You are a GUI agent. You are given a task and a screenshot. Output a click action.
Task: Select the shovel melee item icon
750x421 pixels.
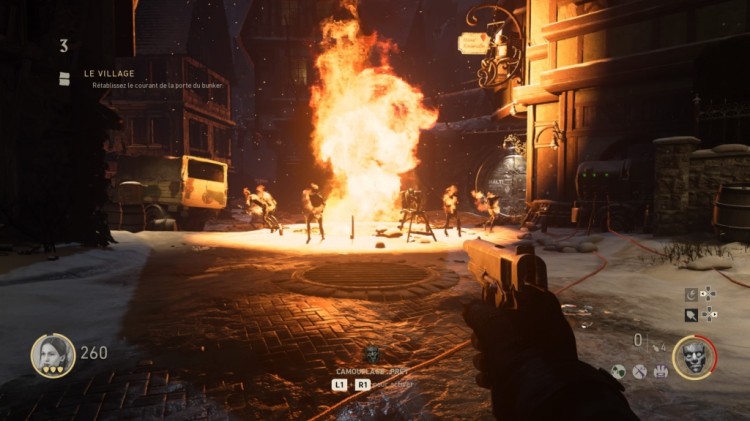692,314
